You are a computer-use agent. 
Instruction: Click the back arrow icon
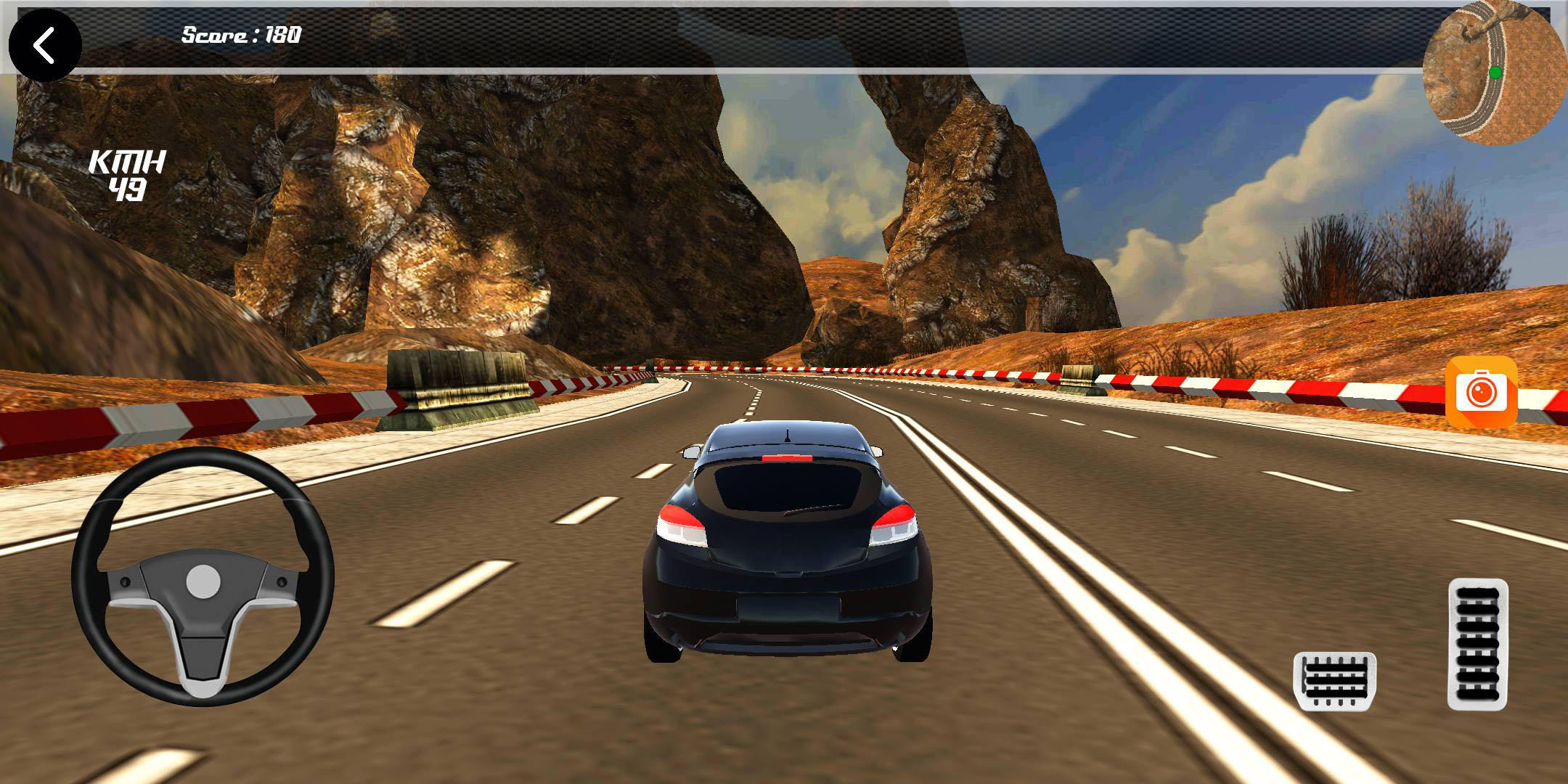click(45, 45)
